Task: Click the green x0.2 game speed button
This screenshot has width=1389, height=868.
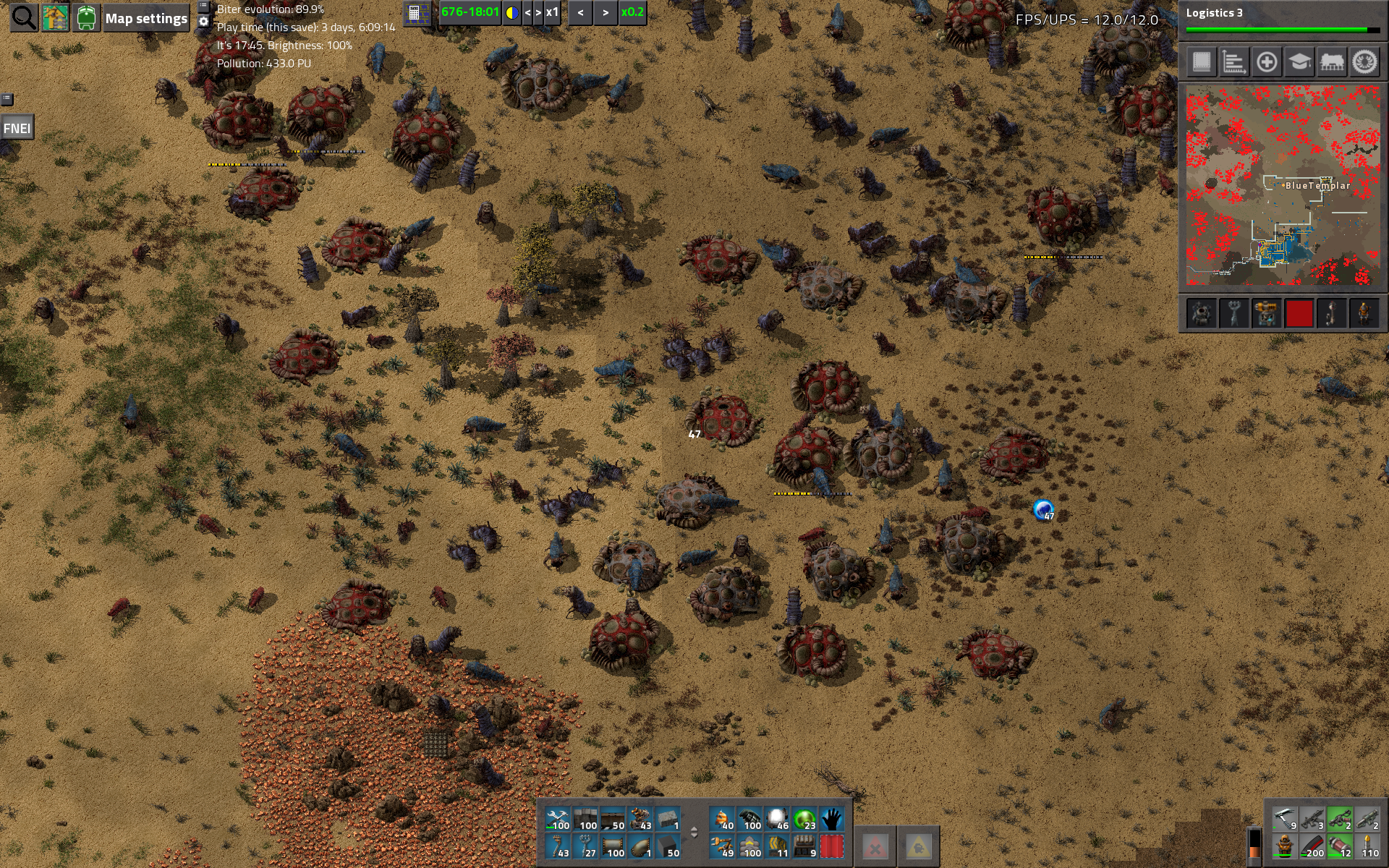Action: [632, 12]
